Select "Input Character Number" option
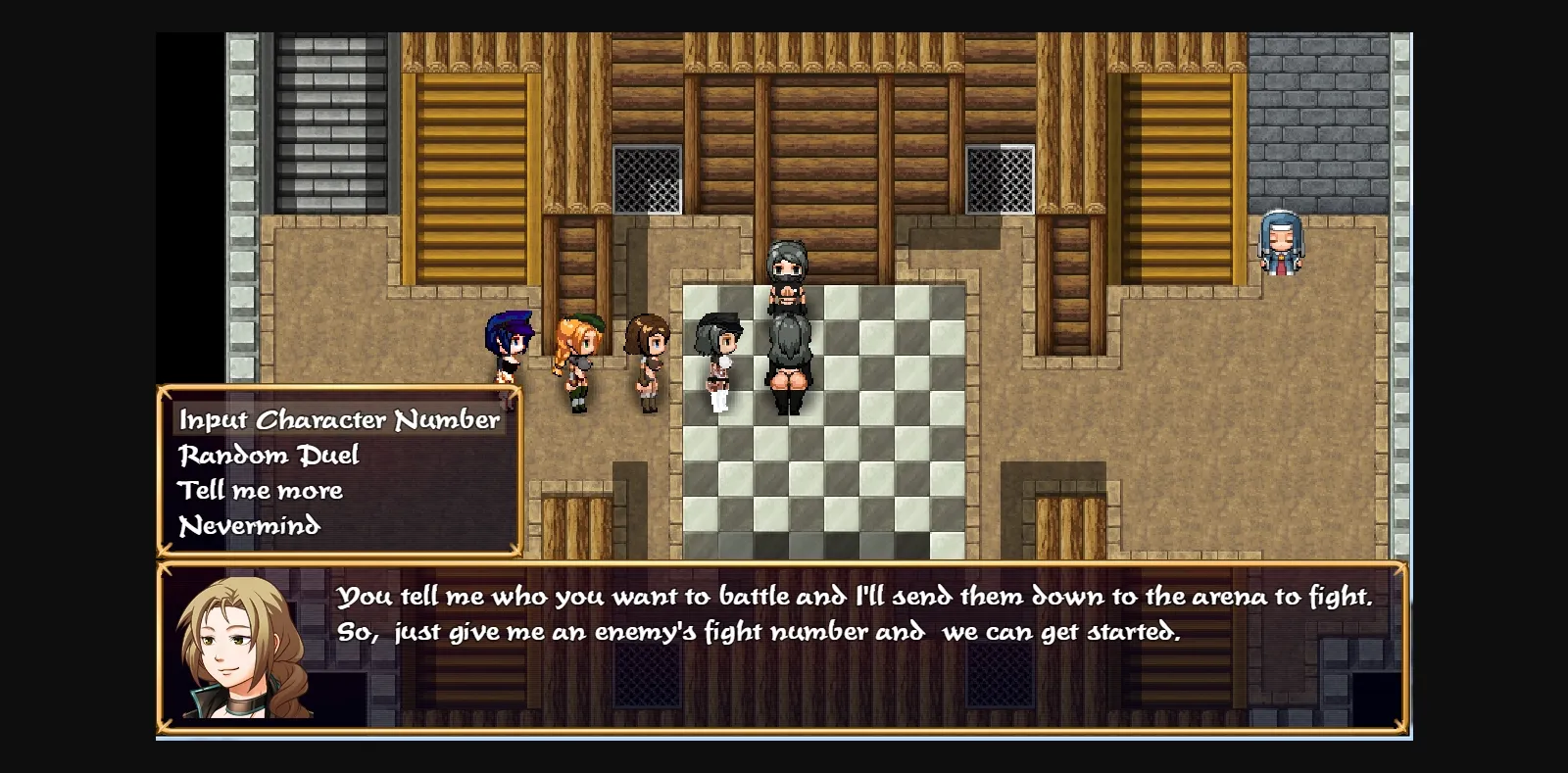This screenshot has width=1568, height=773. [339, 418]
